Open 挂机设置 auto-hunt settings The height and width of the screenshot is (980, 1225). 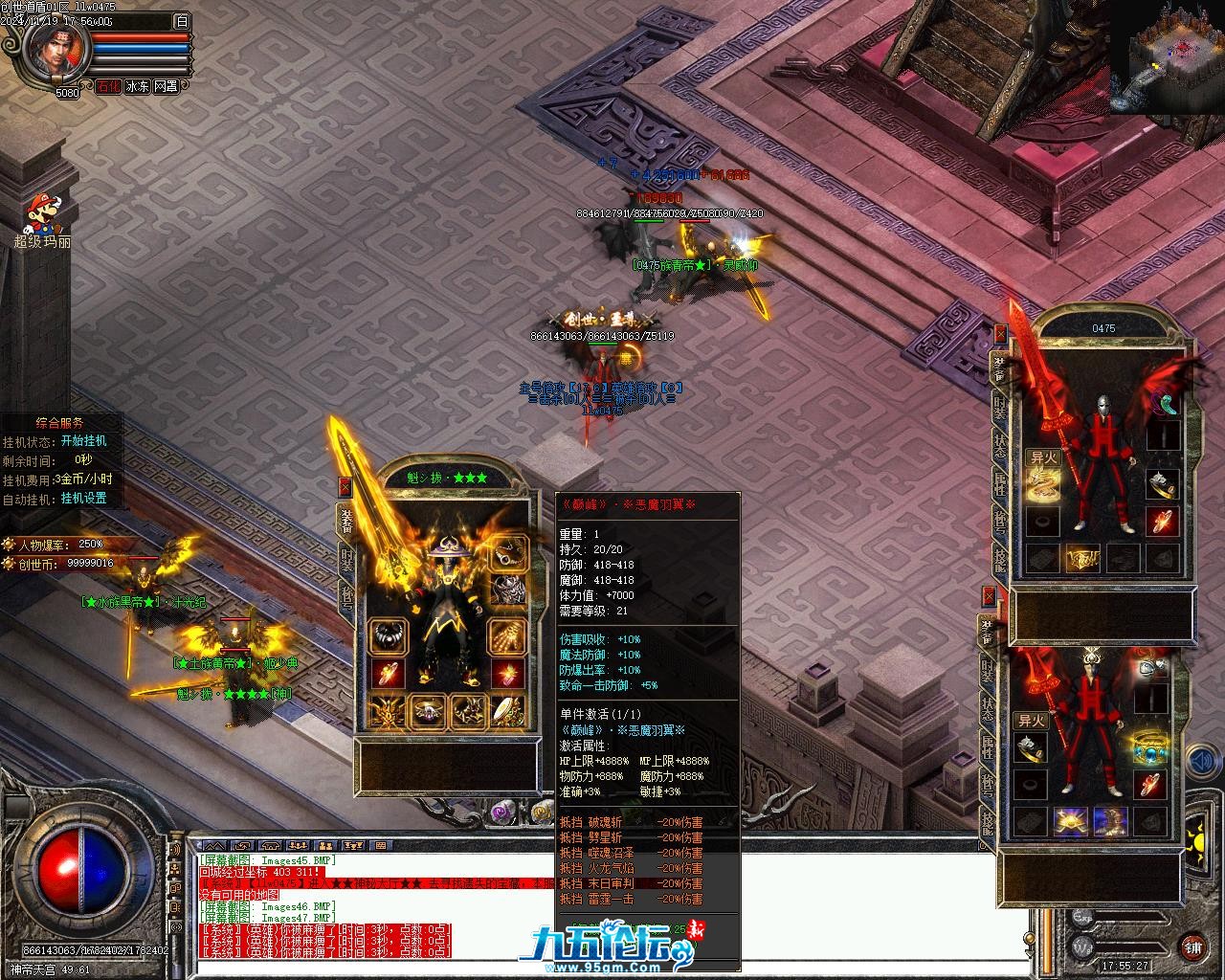click(x=84, y=499)
